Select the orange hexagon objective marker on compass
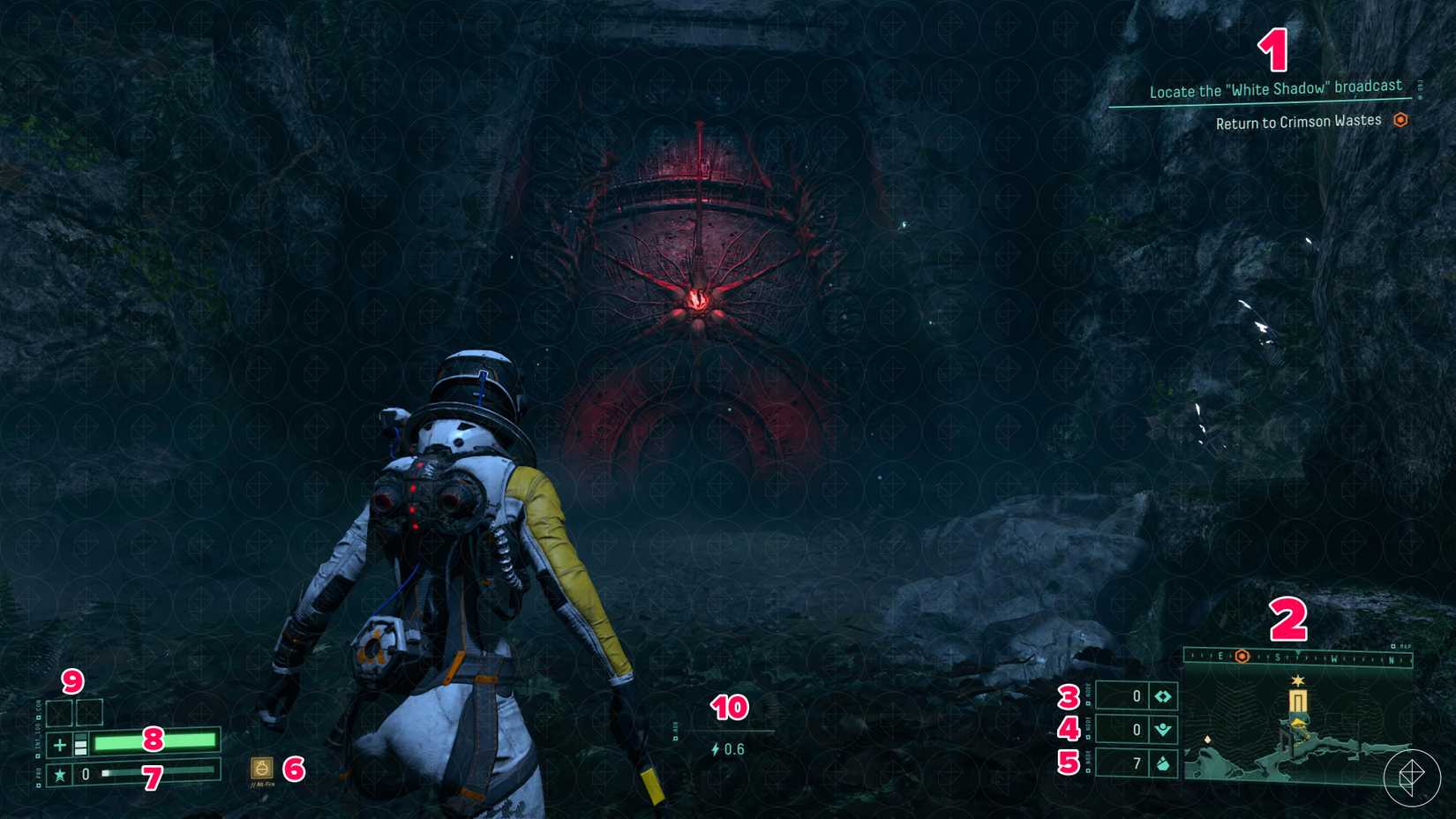Image resolution: width=1456 pixels, height=819 pixels. 1242,657
